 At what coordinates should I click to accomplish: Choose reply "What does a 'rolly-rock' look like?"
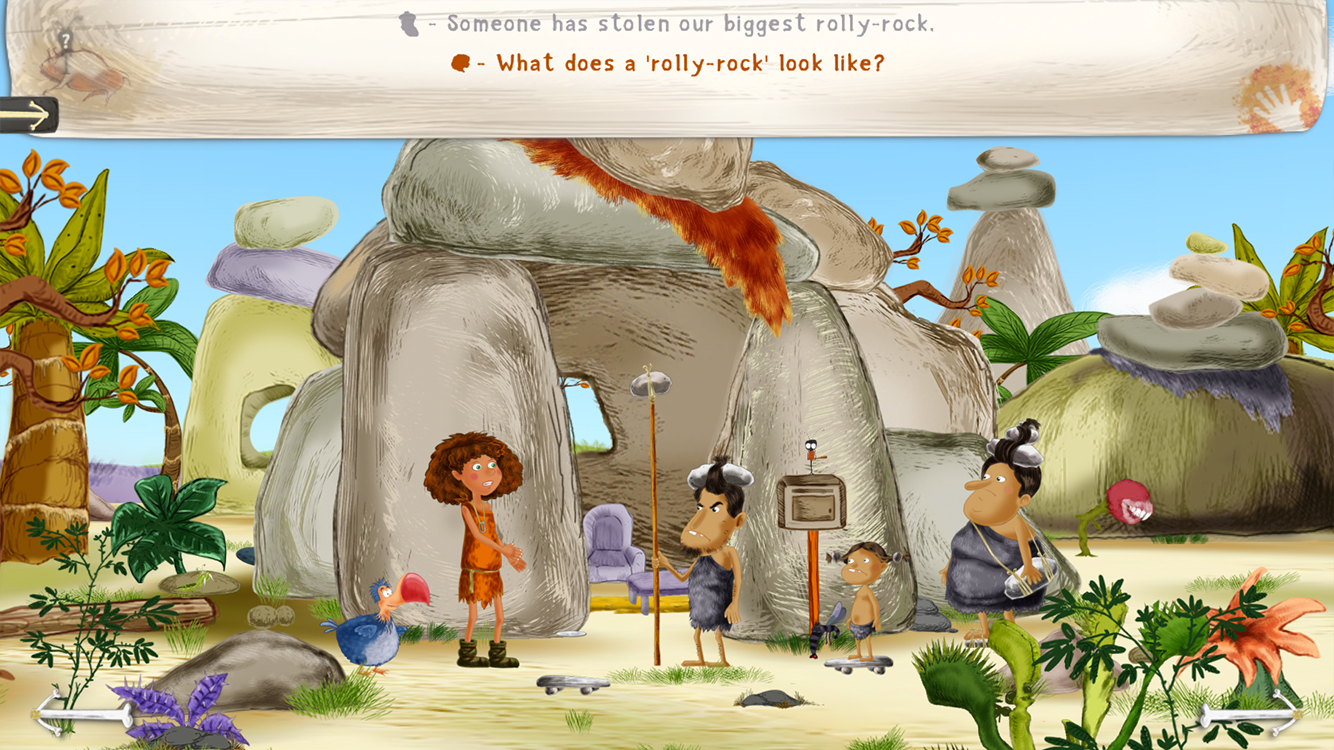coord(690,63)
